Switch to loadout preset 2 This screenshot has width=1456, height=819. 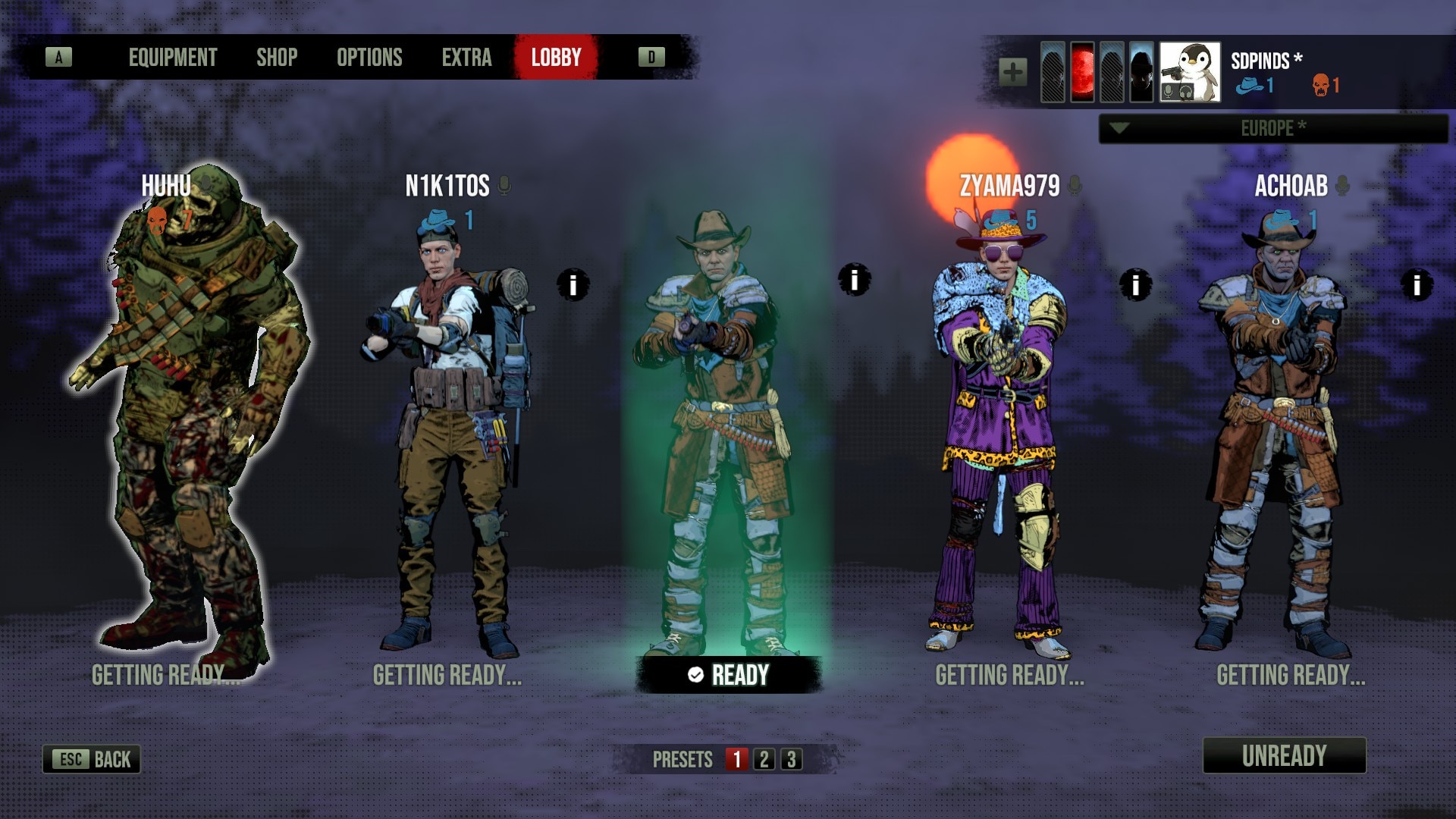pyautogui.click(x=764, y=759)
